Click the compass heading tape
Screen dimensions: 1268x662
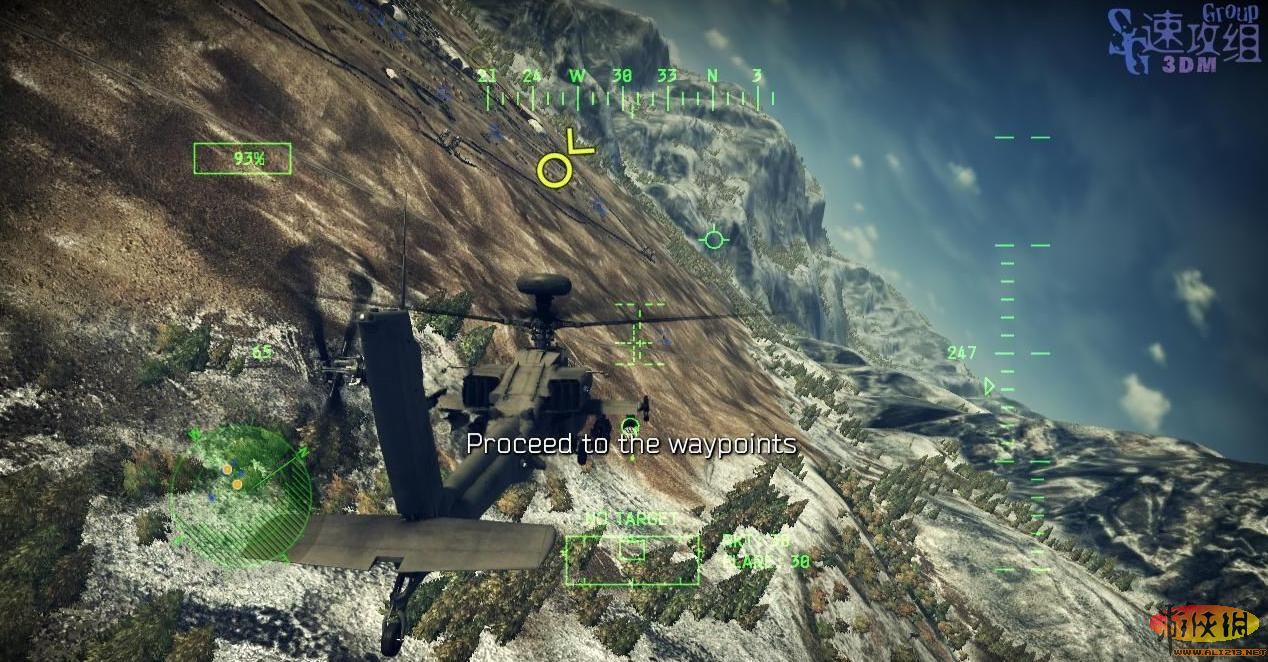coord(628,91)
